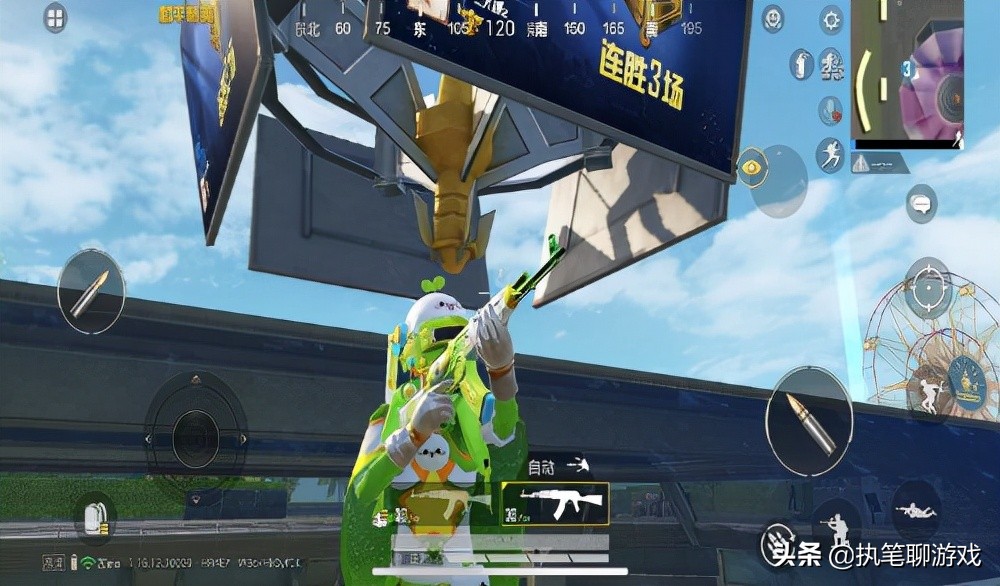Toggle the auto fire mode label
Image resolution: width=1000 pixels, height=586 pixels.
click(541, 466)
